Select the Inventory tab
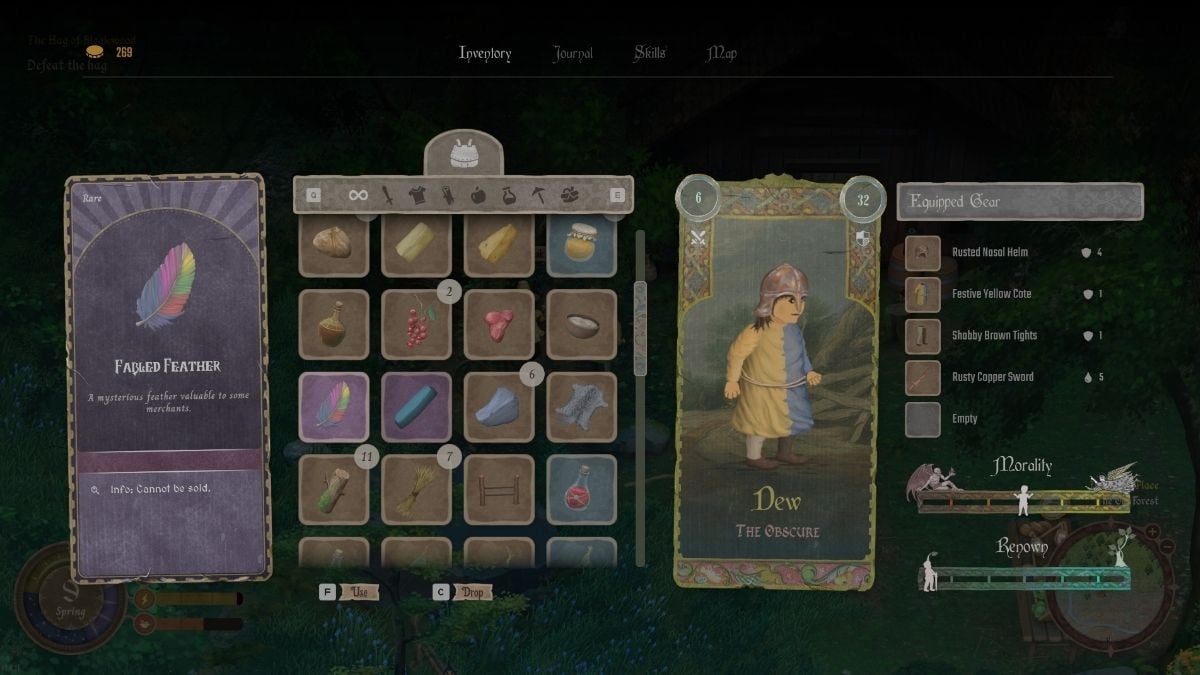1200x675 pixels. (x=485, y=54)
